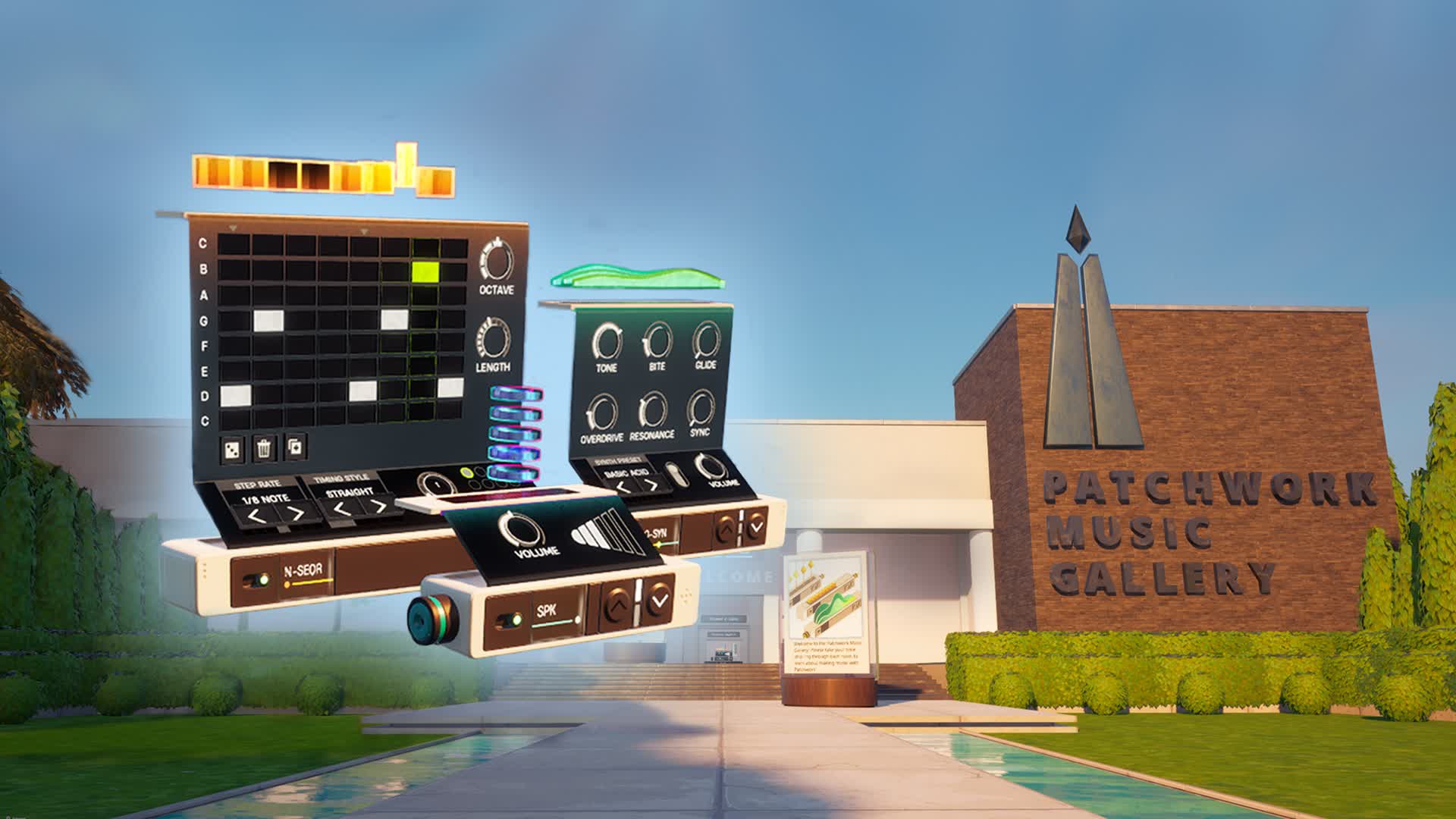Click the SYNC knob on the synth

tap(701, 408)
